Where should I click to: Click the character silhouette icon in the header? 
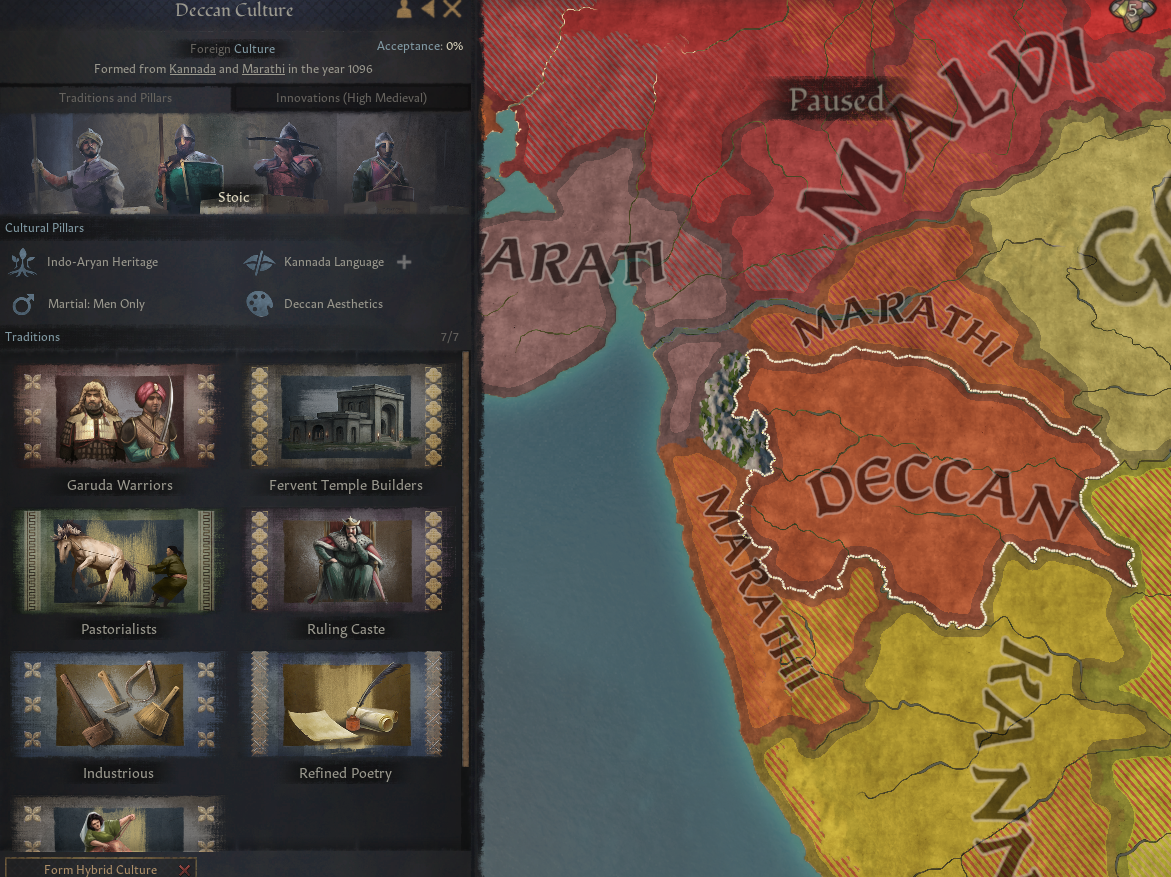coord(404,10)
